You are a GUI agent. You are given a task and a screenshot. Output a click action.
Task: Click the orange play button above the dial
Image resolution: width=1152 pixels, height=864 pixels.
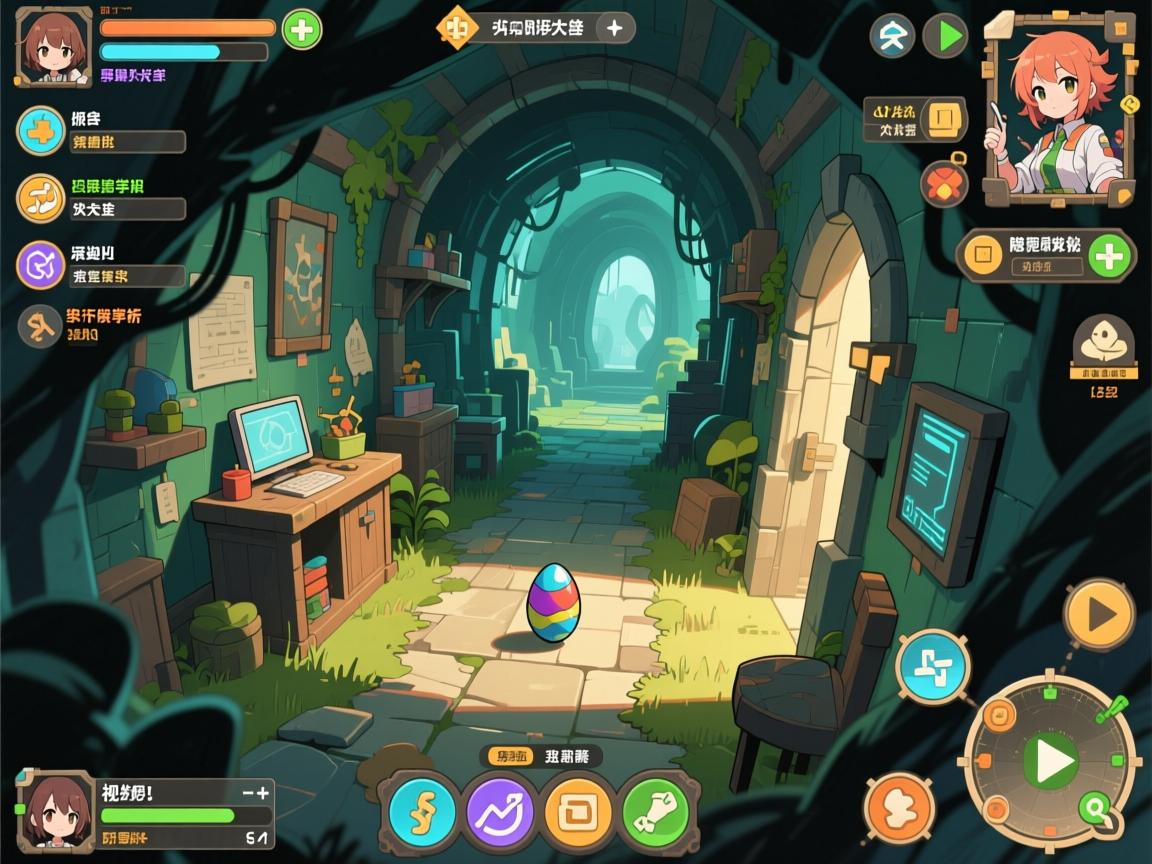pyautogui.click(x=1099, y=614)
